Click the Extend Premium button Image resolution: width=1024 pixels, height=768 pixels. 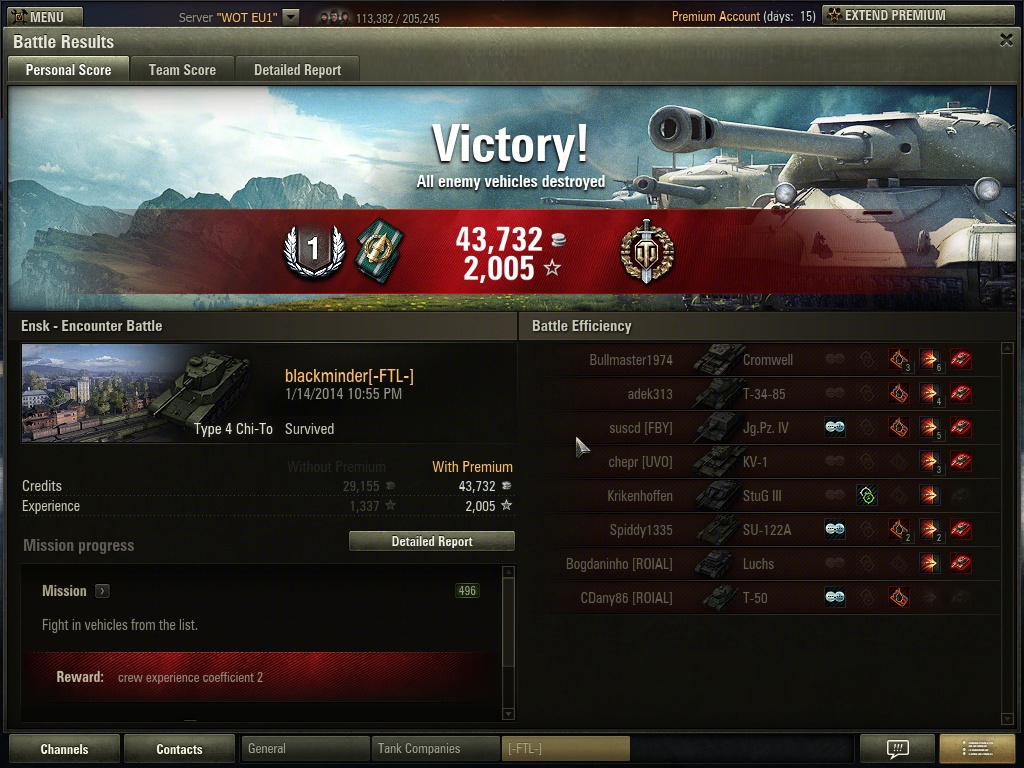[918, 16]
